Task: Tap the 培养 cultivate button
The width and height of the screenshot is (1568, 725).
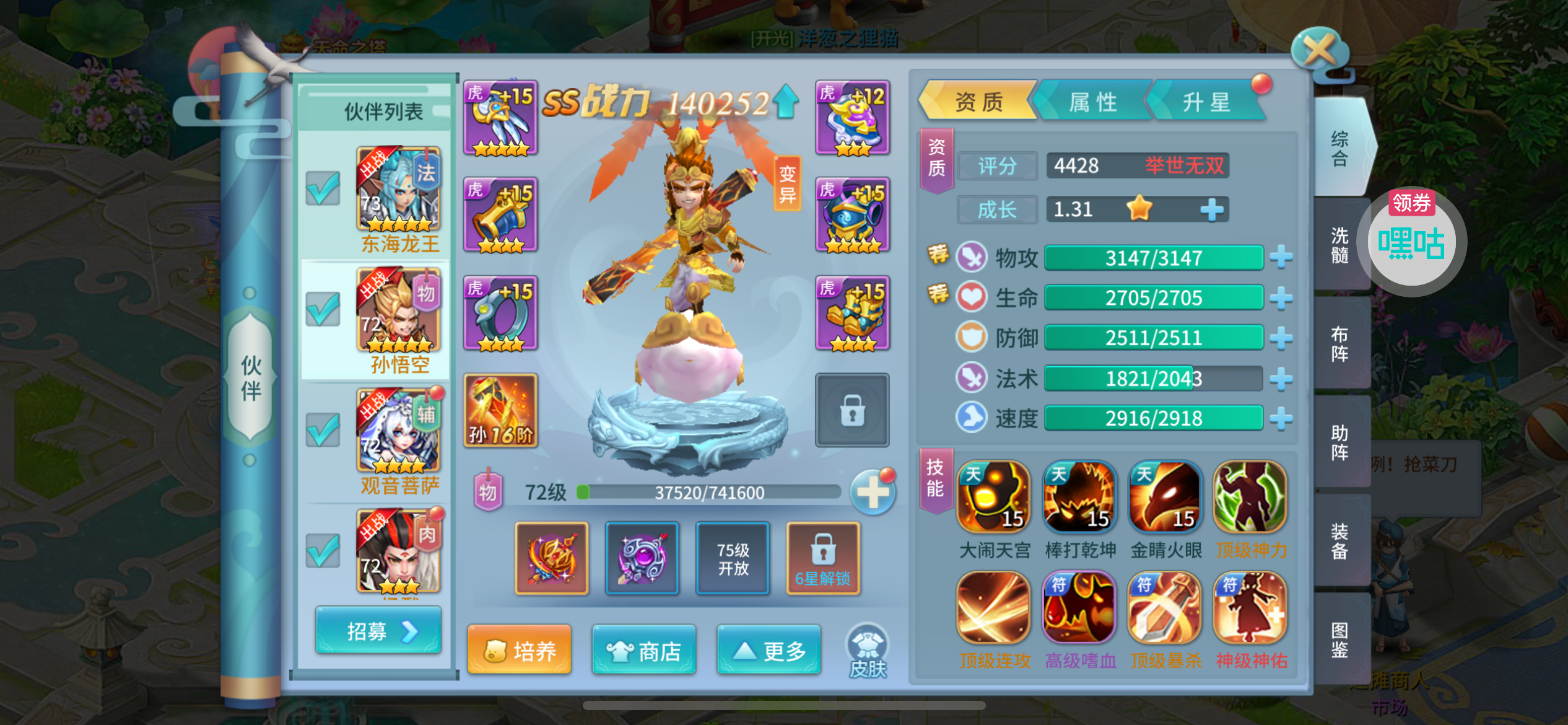Action: (x=519, y=650)
